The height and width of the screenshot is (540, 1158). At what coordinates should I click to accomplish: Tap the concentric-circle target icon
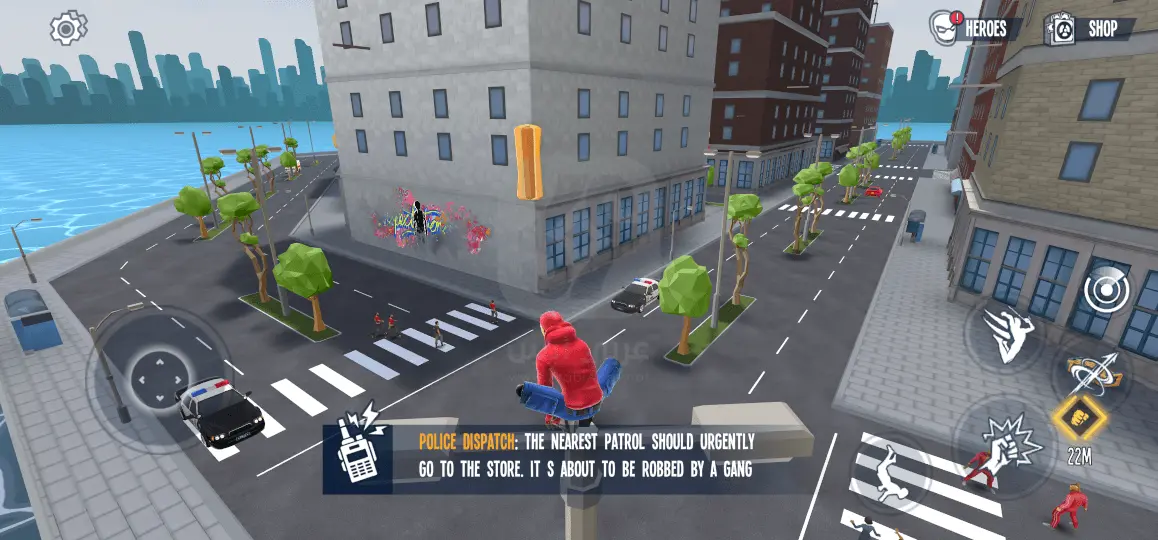click(x=1105, y=289)
